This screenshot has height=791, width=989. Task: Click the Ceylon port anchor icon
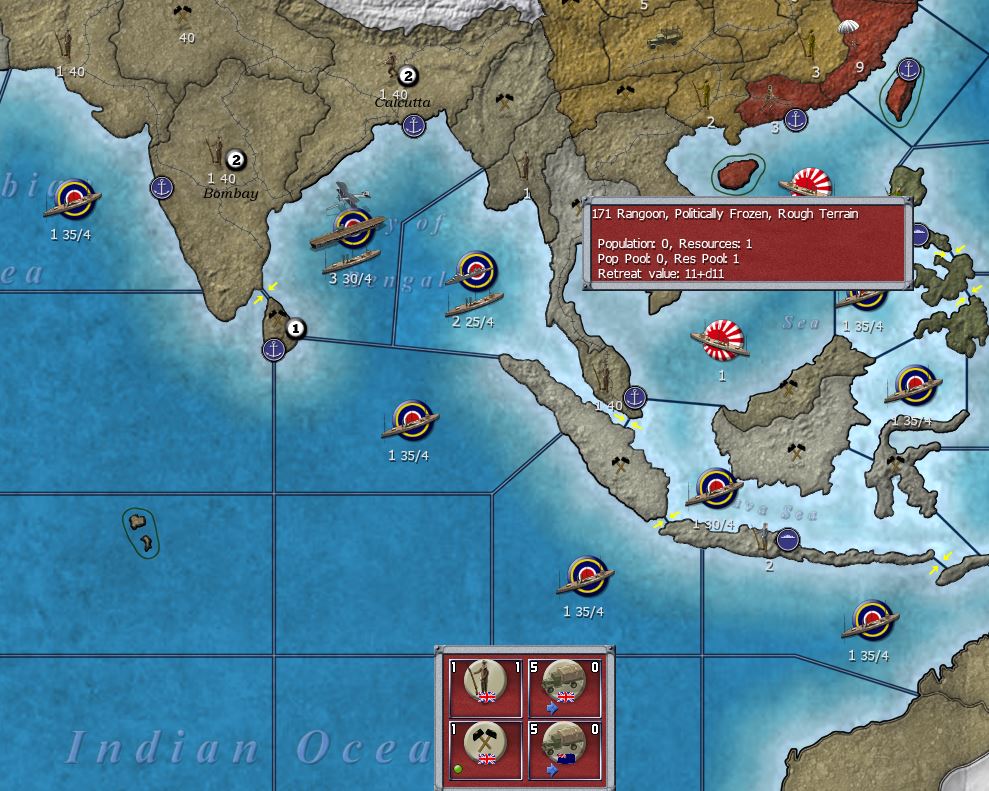pyautogui.click(x=273, y=349)
